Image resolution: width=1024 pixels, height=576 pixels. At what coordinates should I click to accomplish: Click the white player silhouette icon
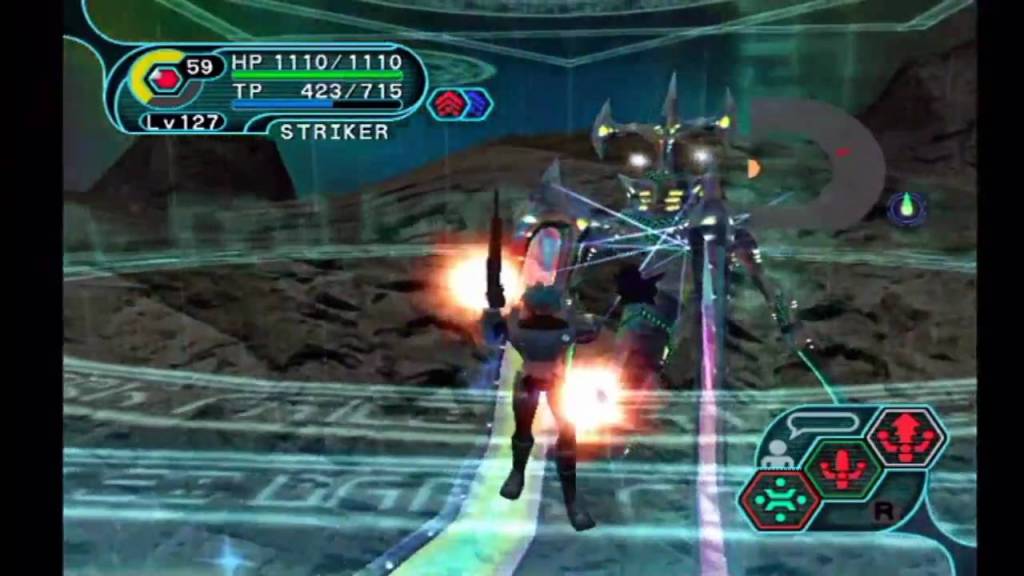[x=775, y=455]
